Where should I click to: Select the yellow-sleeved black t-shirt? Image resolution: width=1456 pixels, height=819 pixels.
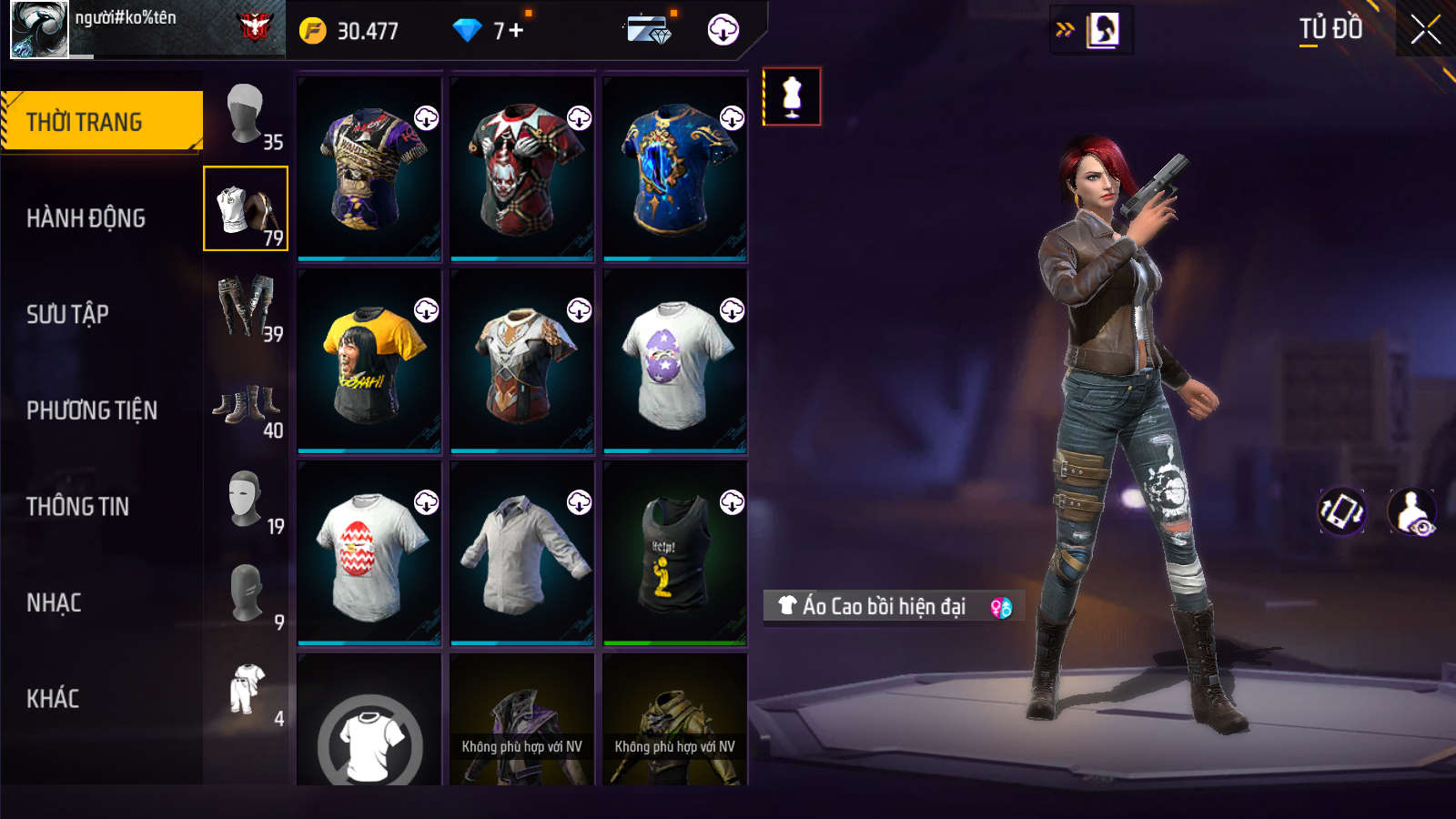point(369,361)
